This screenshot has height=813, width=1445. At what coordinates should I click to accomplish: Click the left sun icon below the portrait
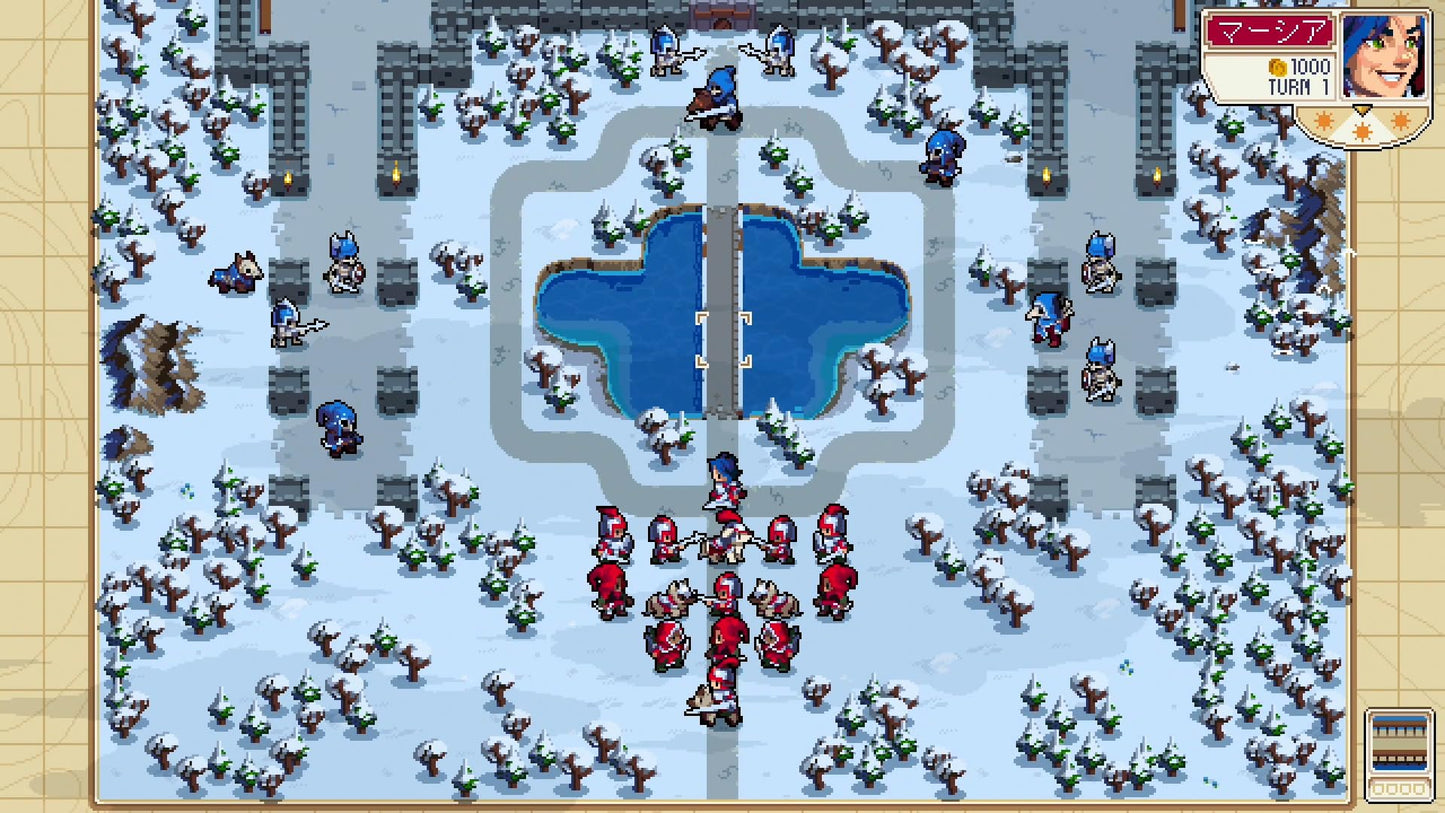pos(1324,121)
